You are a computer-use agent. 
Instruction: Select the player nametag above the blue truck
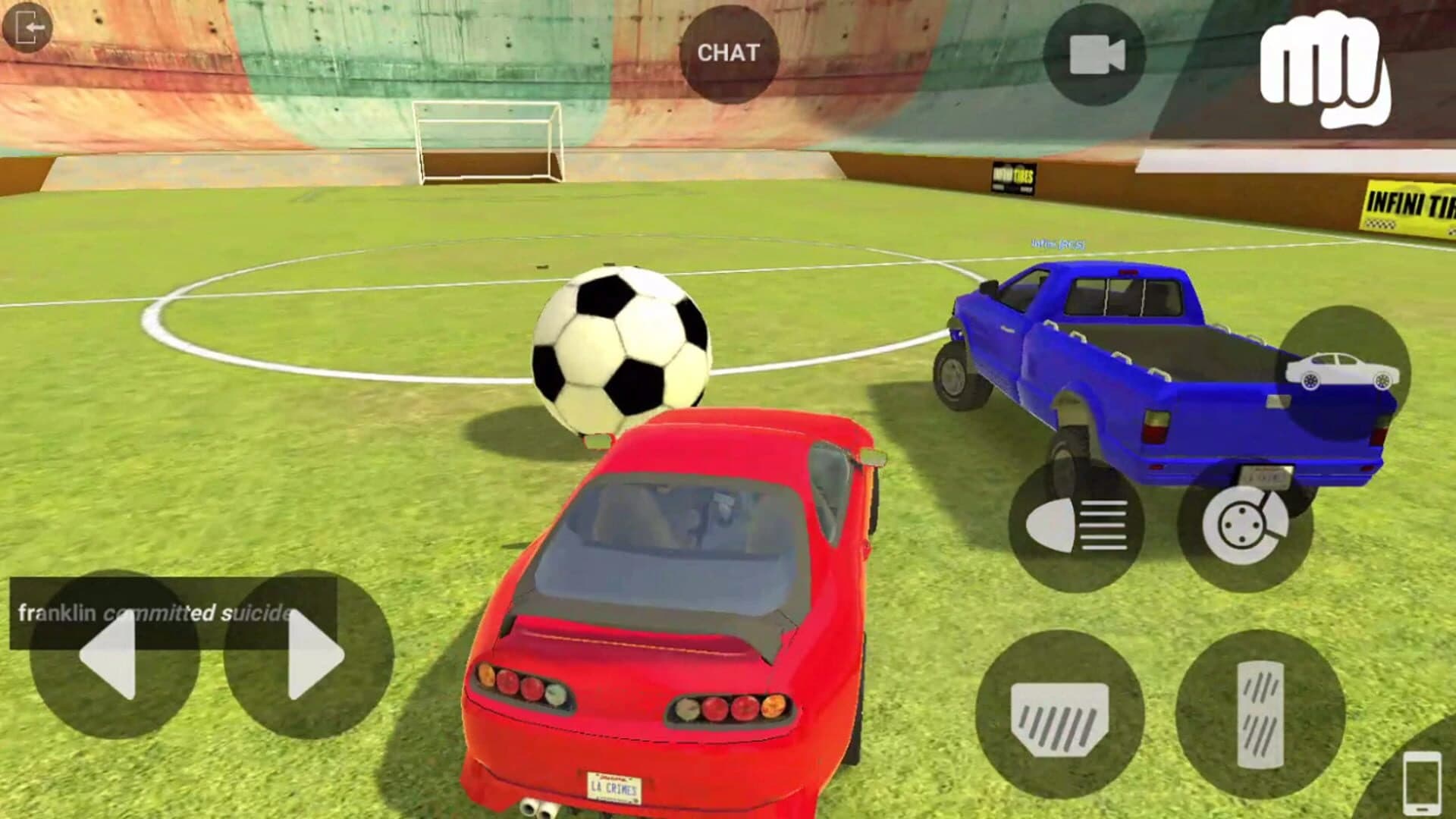tap(1058, 244)
